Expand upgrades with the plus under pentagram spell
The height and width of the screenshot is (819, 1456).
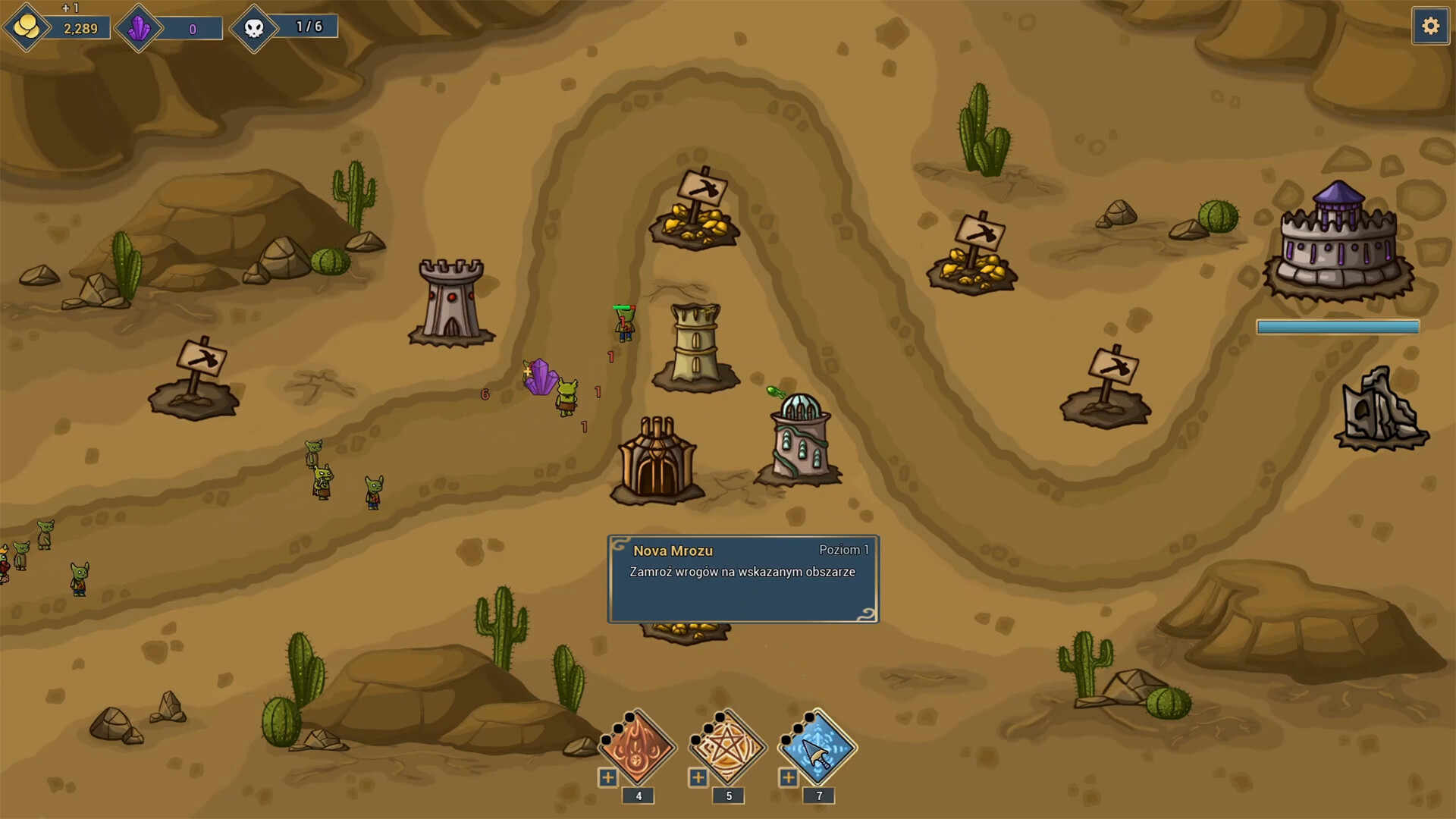697,777
